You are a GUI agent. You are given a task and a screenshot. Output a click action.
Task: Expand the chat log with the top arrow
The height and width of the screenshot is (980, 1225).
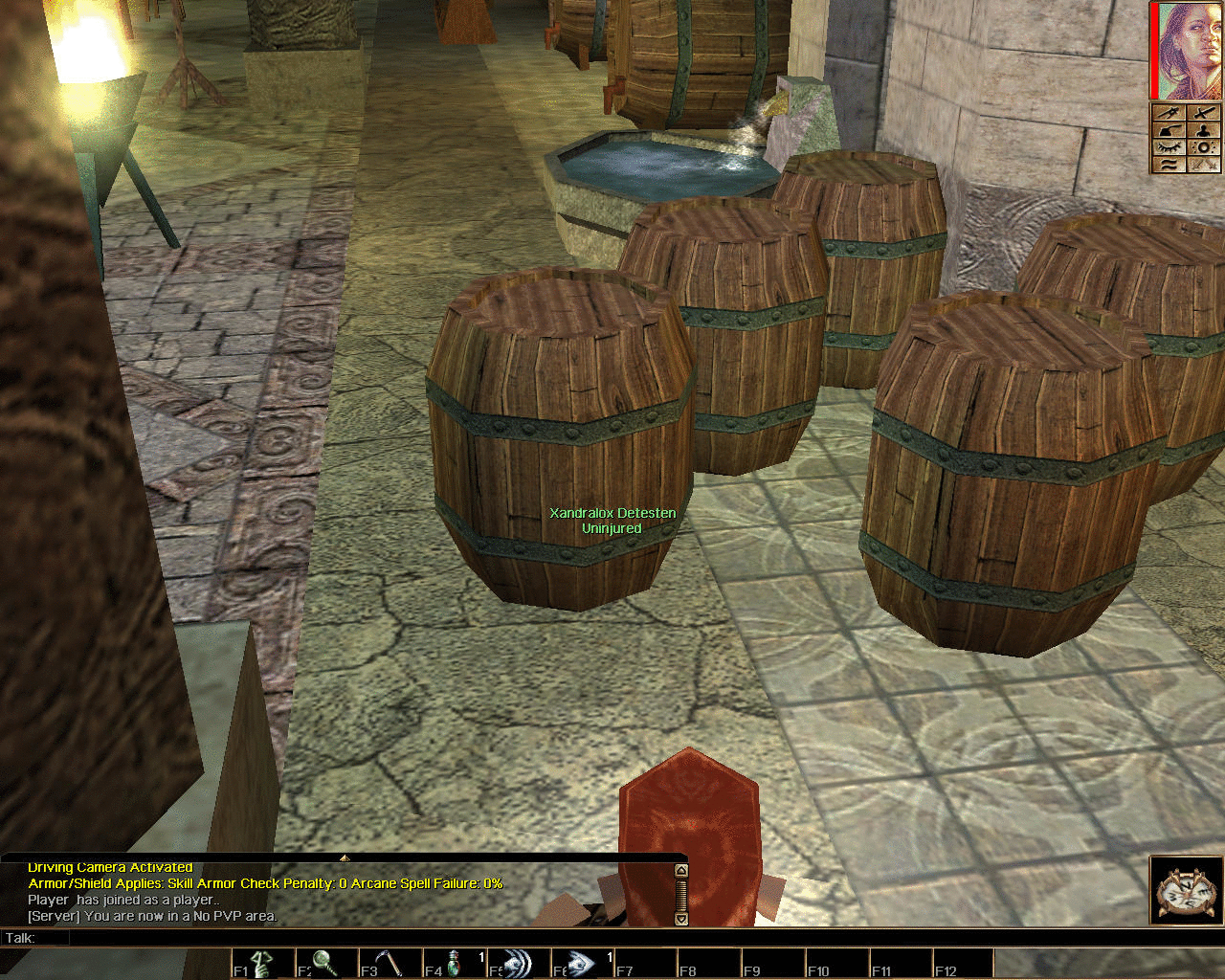(345, 857)
